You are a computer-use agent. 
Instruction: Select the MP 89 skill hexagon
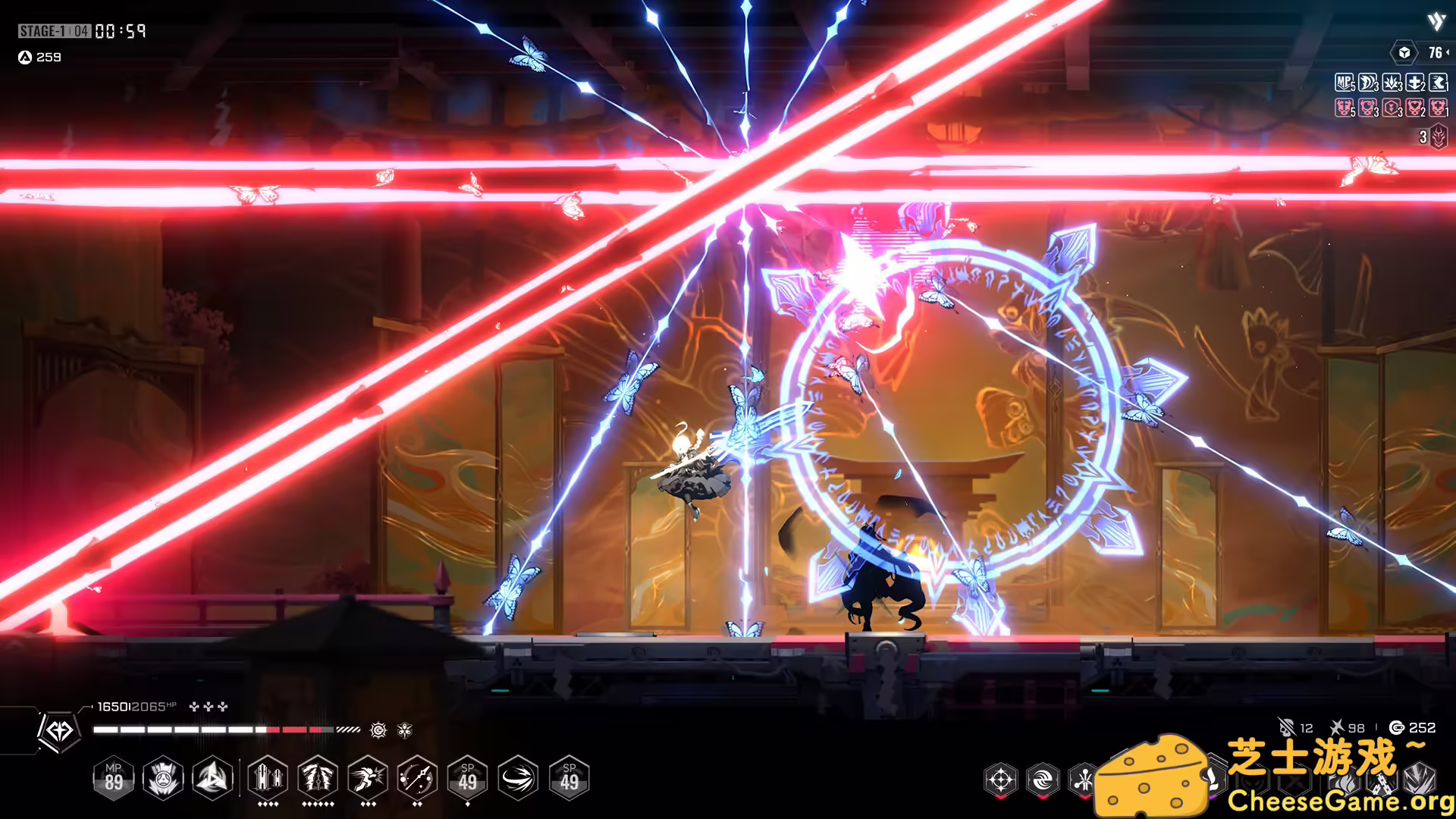115,779
